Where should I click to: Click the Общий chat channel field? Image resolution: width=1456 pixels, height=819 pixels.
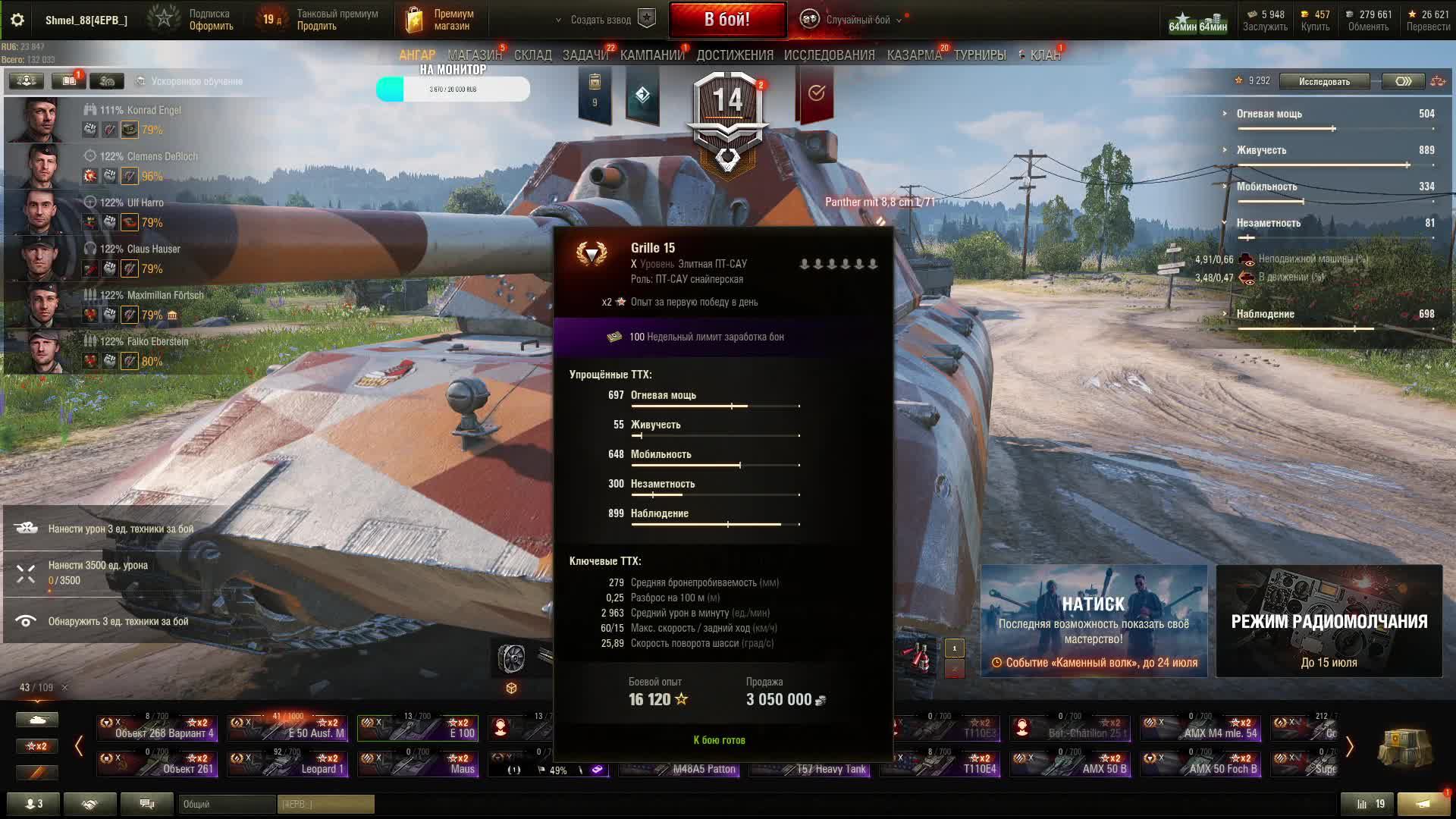point(226,804)
